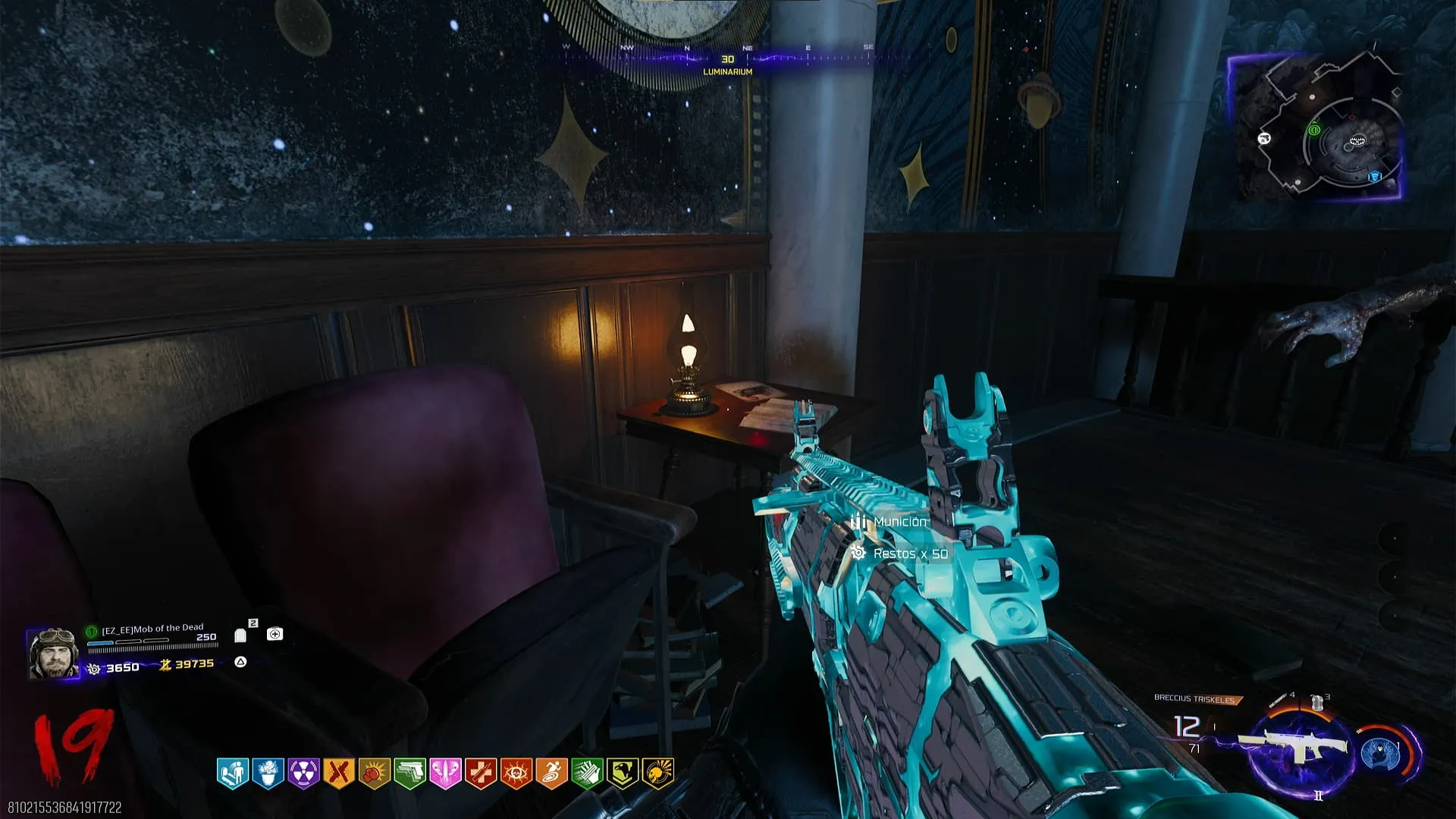Click the green double pistol perk icon
Screen dimensions: 1456x819
(x=409, y=773)
